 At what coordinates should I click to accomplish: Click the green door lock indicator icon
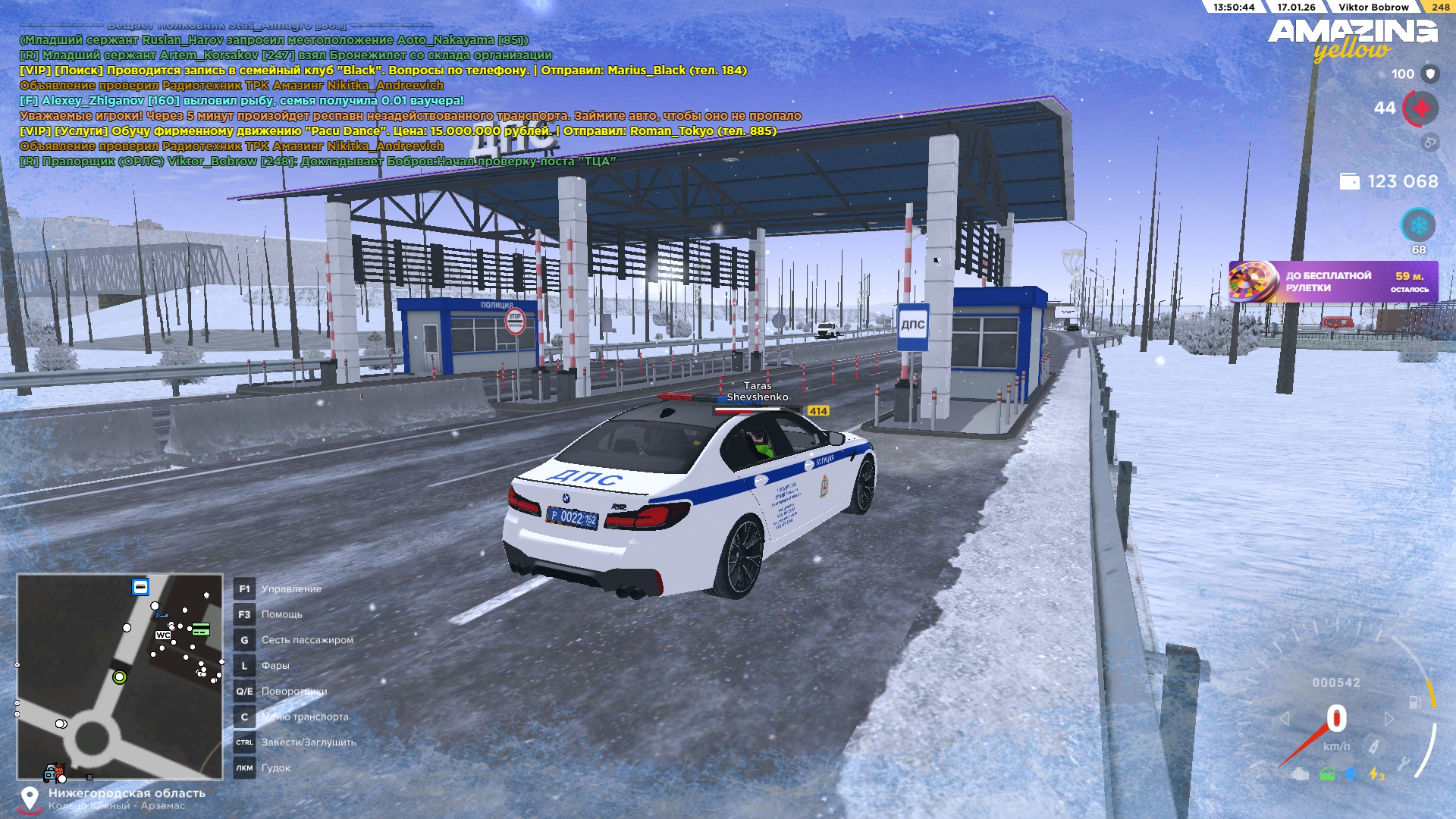pyautogui.click(x=1327, y=774)
